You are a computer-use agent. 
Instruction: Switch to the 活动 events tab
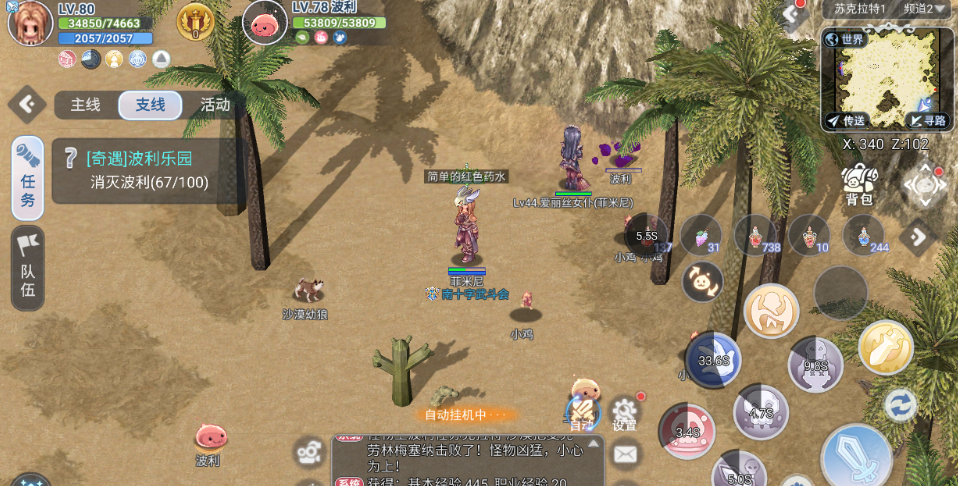(x=215, y=105)
